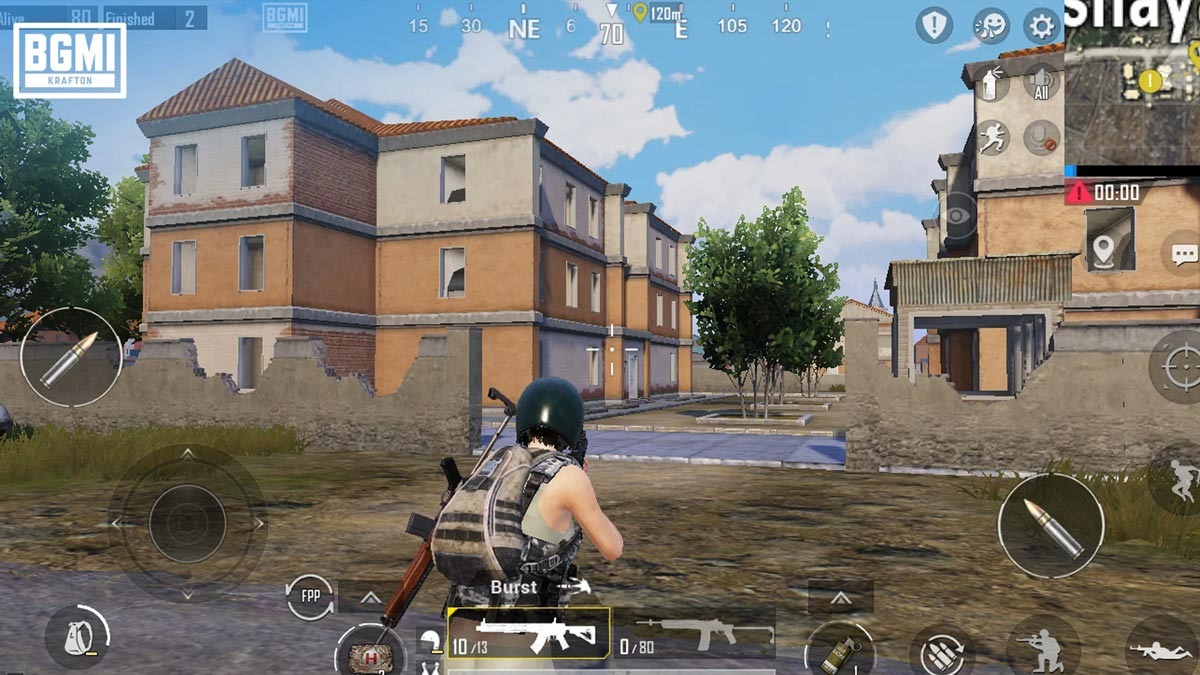Viewport: 1200px width, 675px height.
Task: Switch to the second weapon showing 0/80
Action: coord(696,634)
